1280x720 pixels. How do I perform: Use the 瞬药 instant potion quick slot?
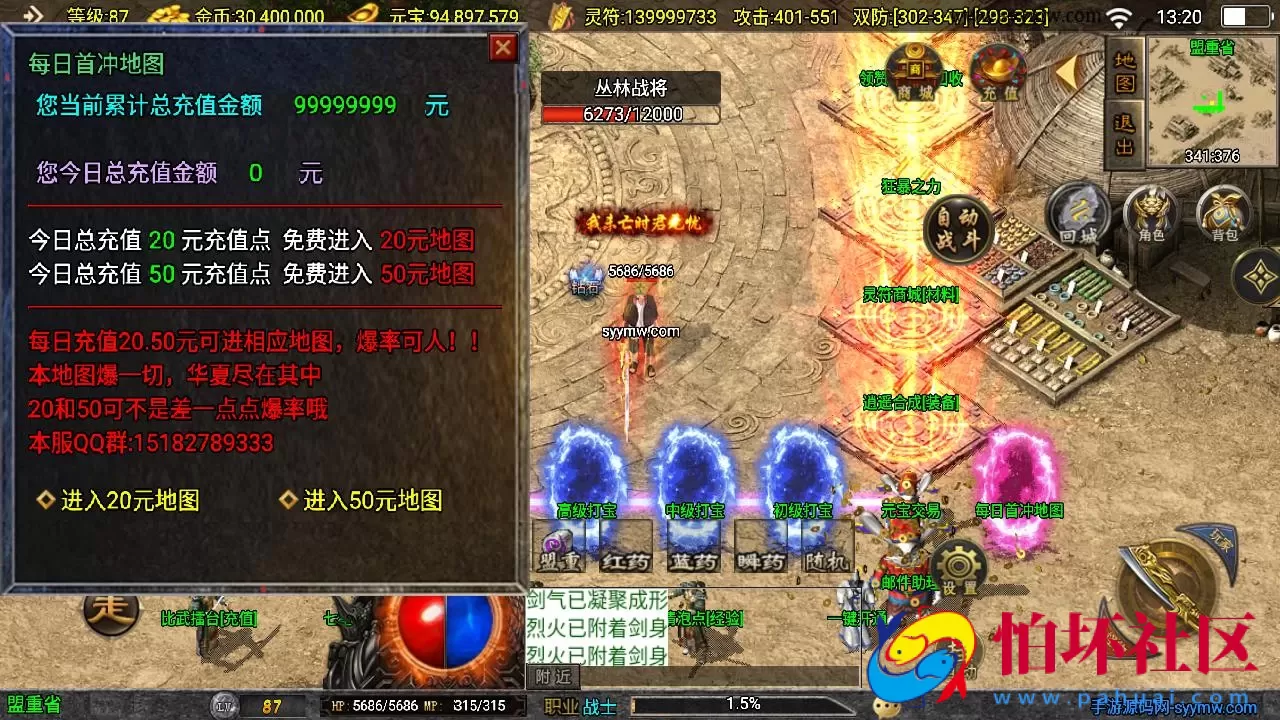click(760, 550)
